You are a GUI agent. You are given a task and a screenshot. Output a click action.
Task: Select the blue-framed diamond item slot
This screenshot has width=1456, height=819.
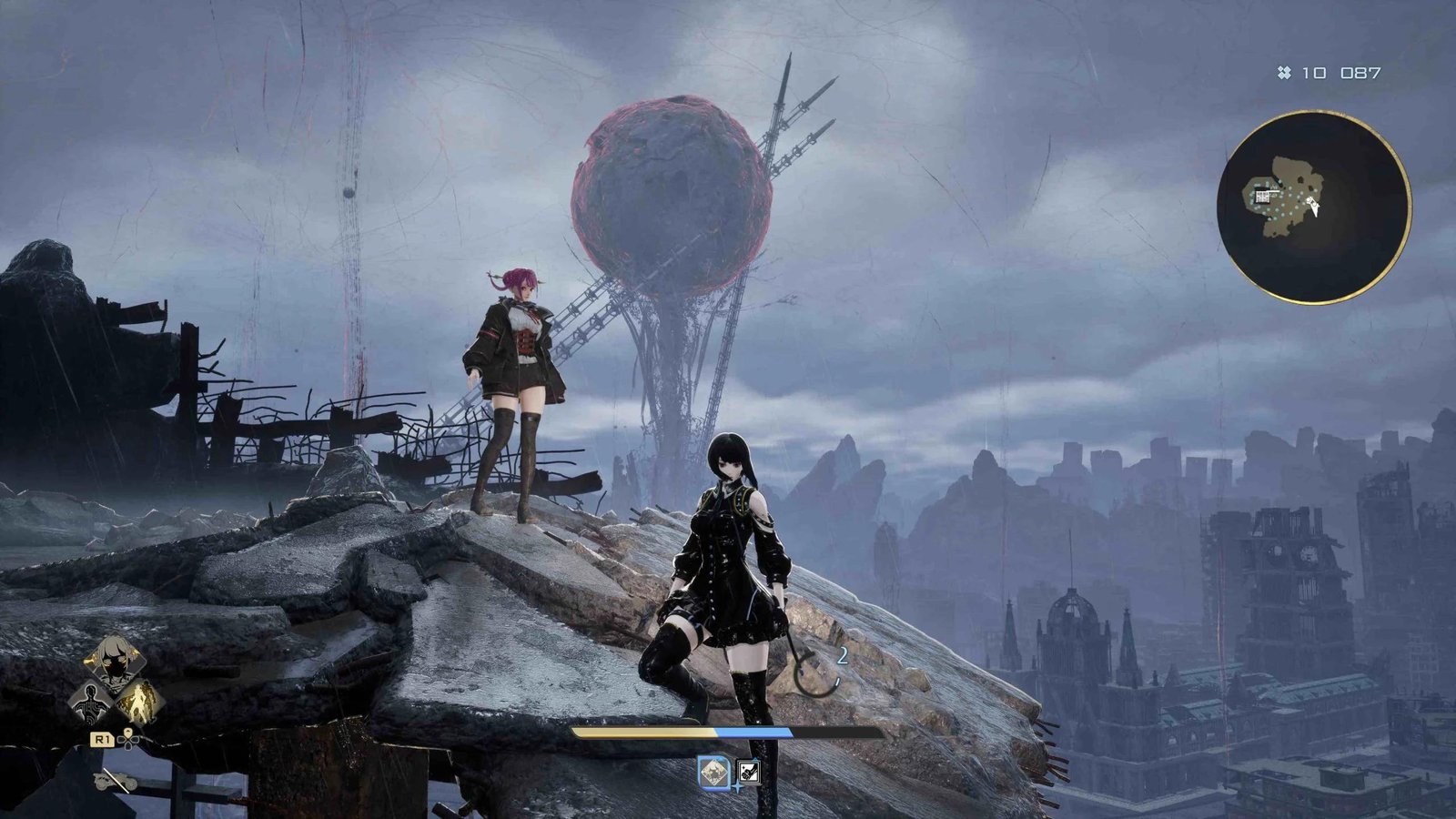[x=713, y=772]
